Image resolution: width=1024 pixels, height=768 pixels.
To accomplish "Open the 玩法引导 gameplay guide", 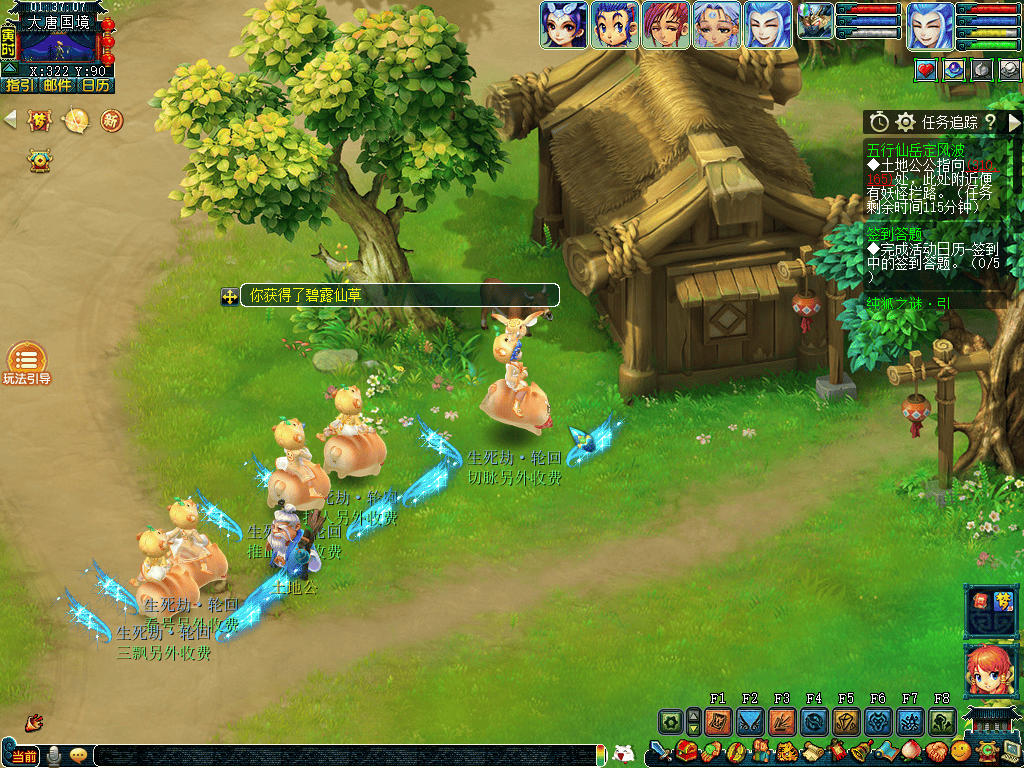I will 27,360.
